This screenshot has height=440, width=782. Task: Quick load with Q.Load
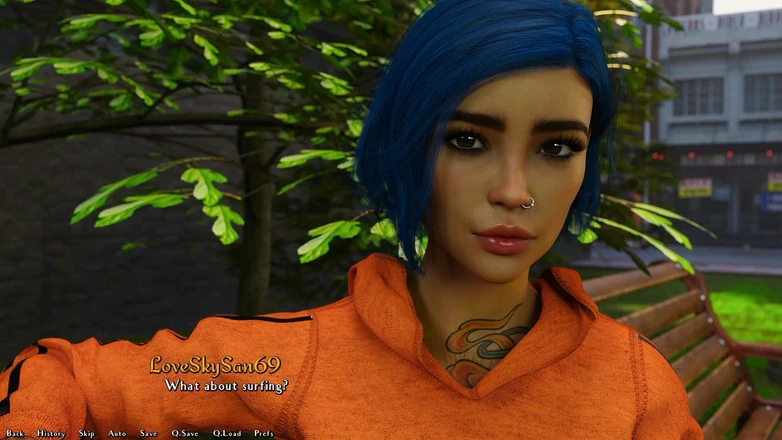(x=226, y=433)
